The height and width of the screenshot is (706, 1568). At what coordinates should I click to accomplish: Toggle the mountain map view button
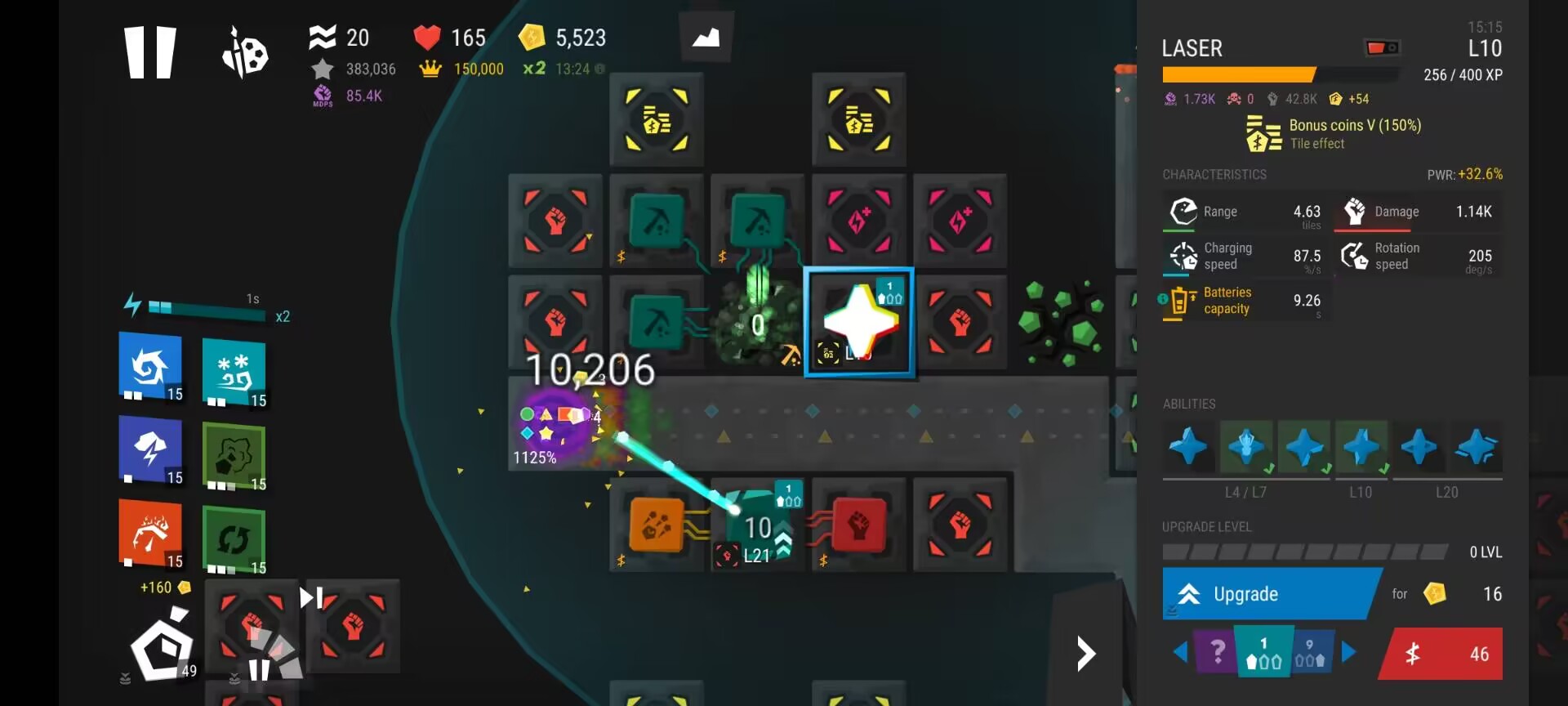click(706, 38)
